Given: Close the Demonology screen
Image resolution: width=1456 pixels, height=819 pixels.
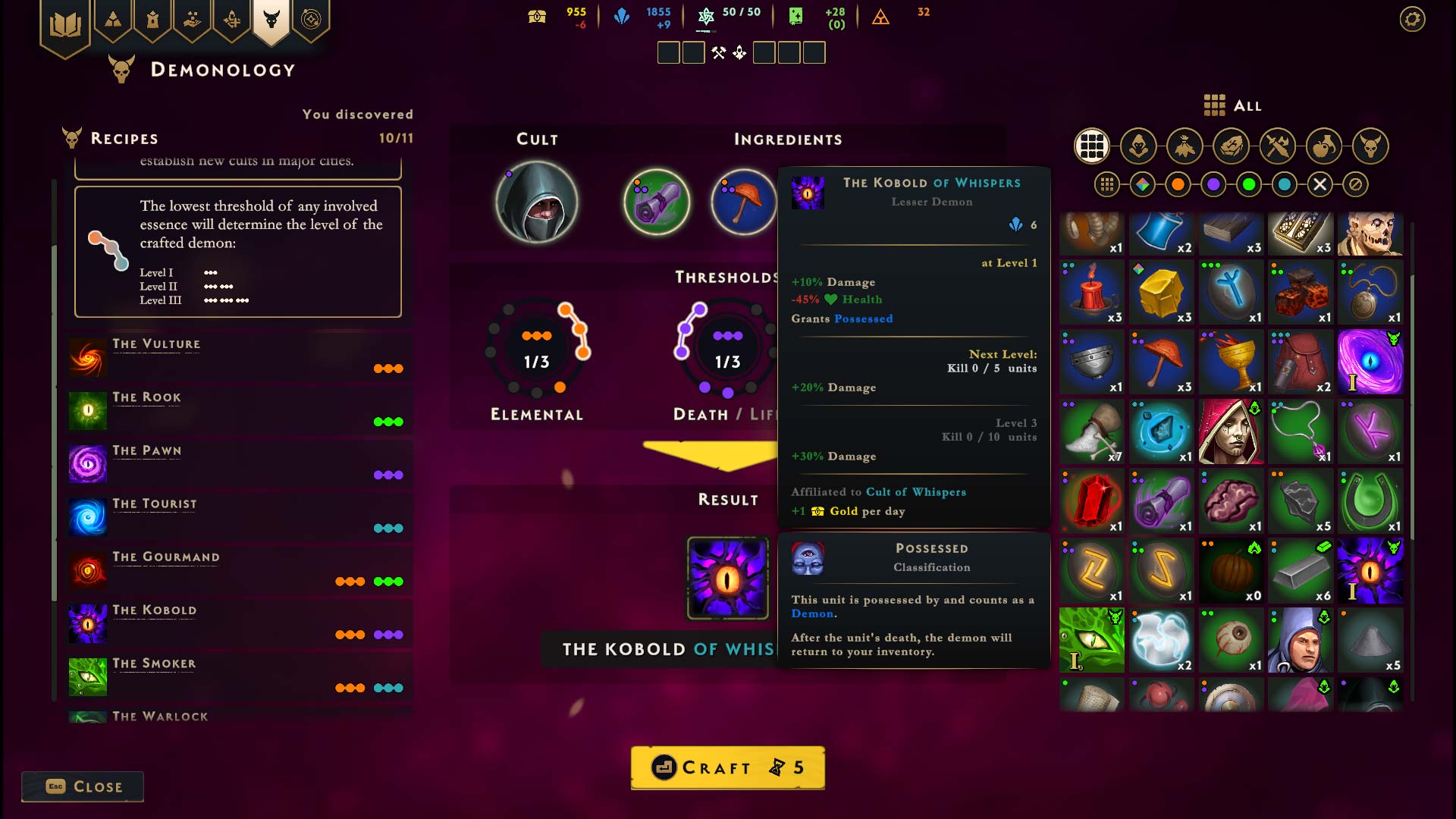Looking at the screenshot, I should (x=83, y=786).
